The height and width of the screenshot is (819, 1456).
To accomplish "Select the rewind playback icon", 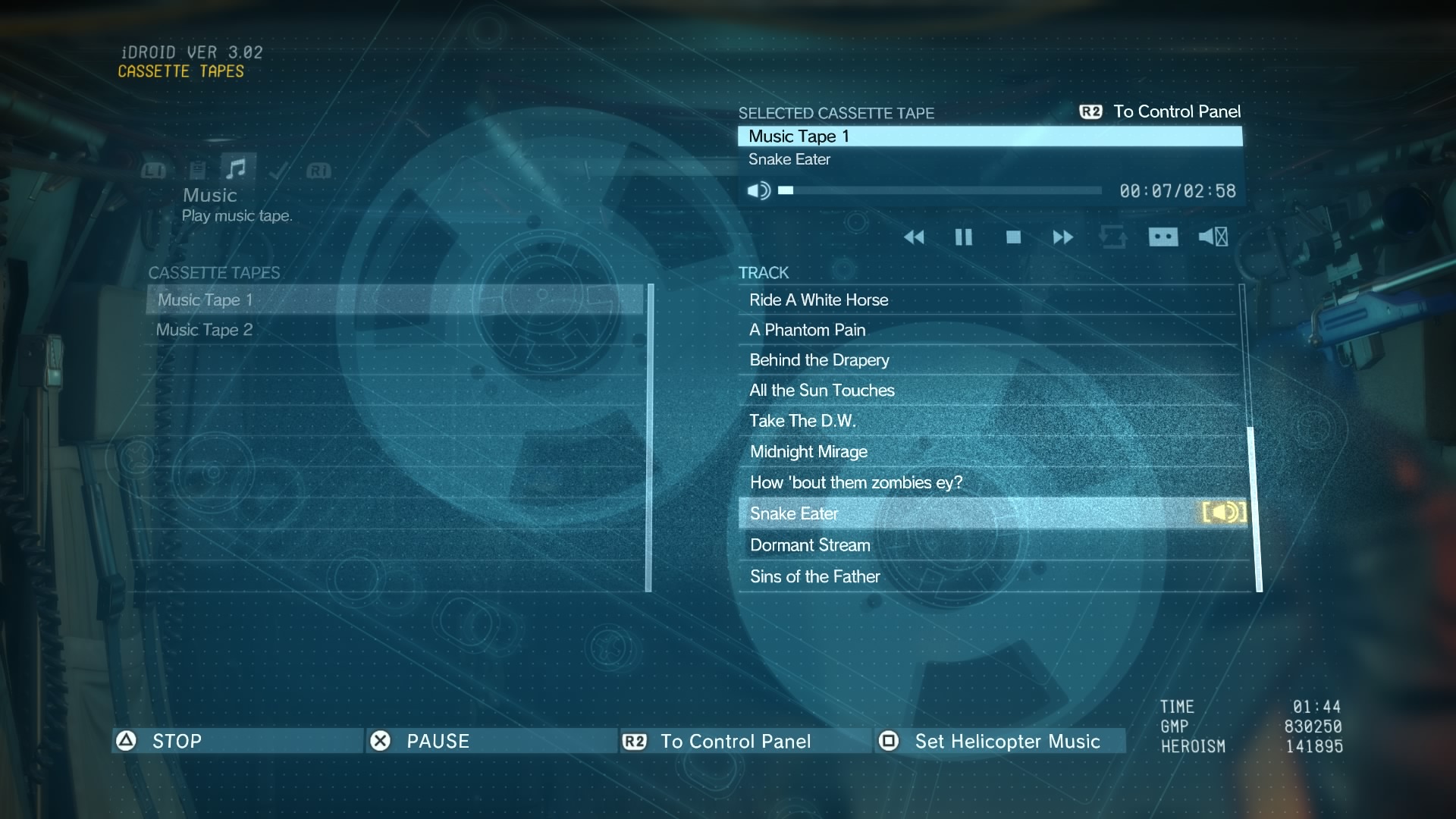I will click(915, 237).
